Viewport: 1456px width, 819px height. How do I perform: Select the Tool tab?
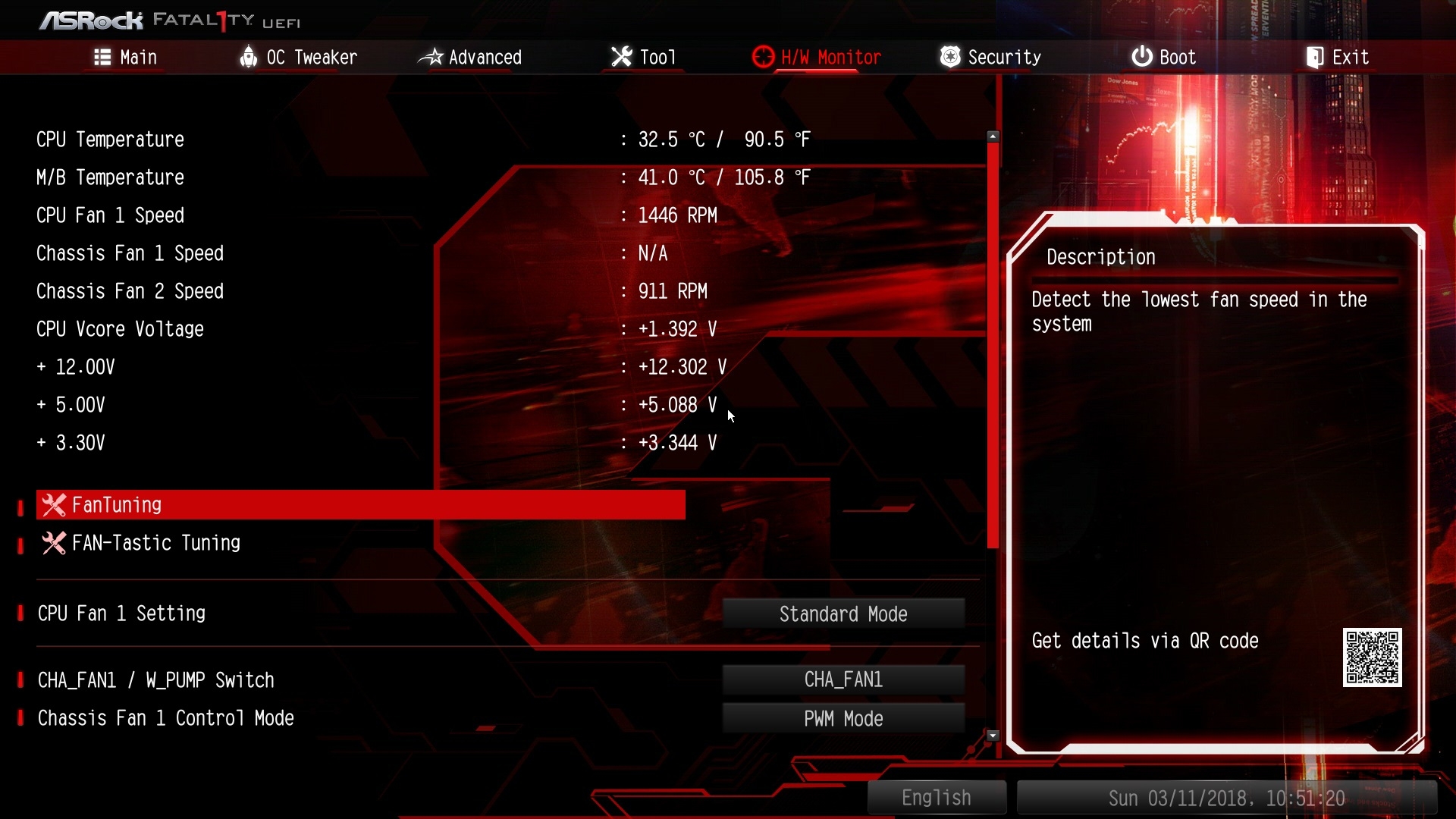tap(643, 58)
